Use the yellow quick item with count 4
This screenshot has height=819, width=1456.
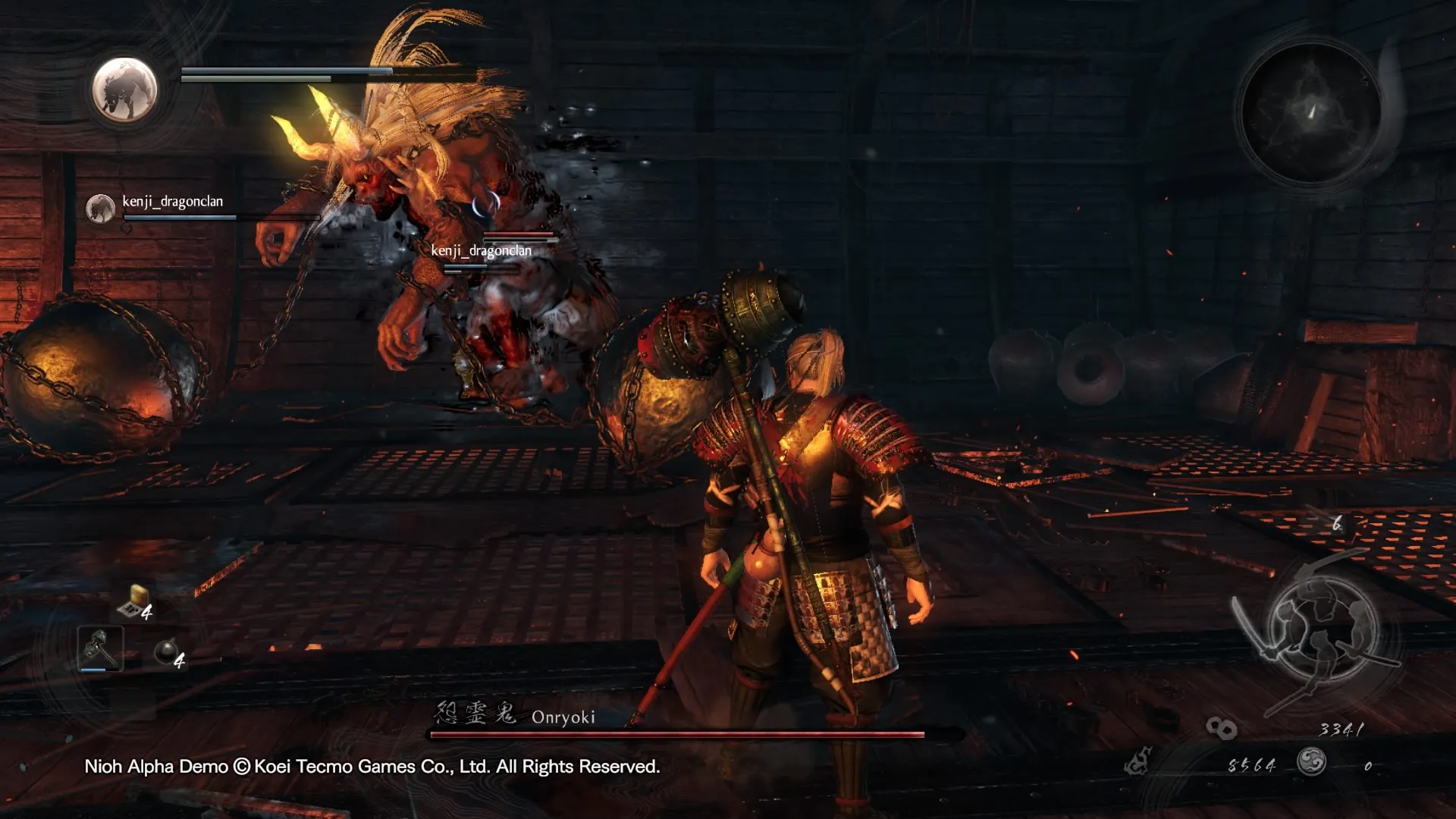134,601
